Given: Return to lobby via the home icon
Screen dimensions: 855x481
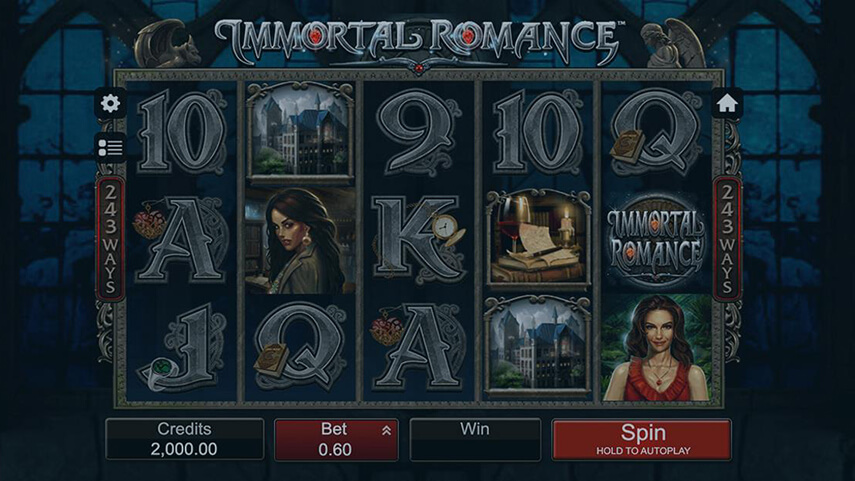Looking at the screenshot, I should 726,103.
